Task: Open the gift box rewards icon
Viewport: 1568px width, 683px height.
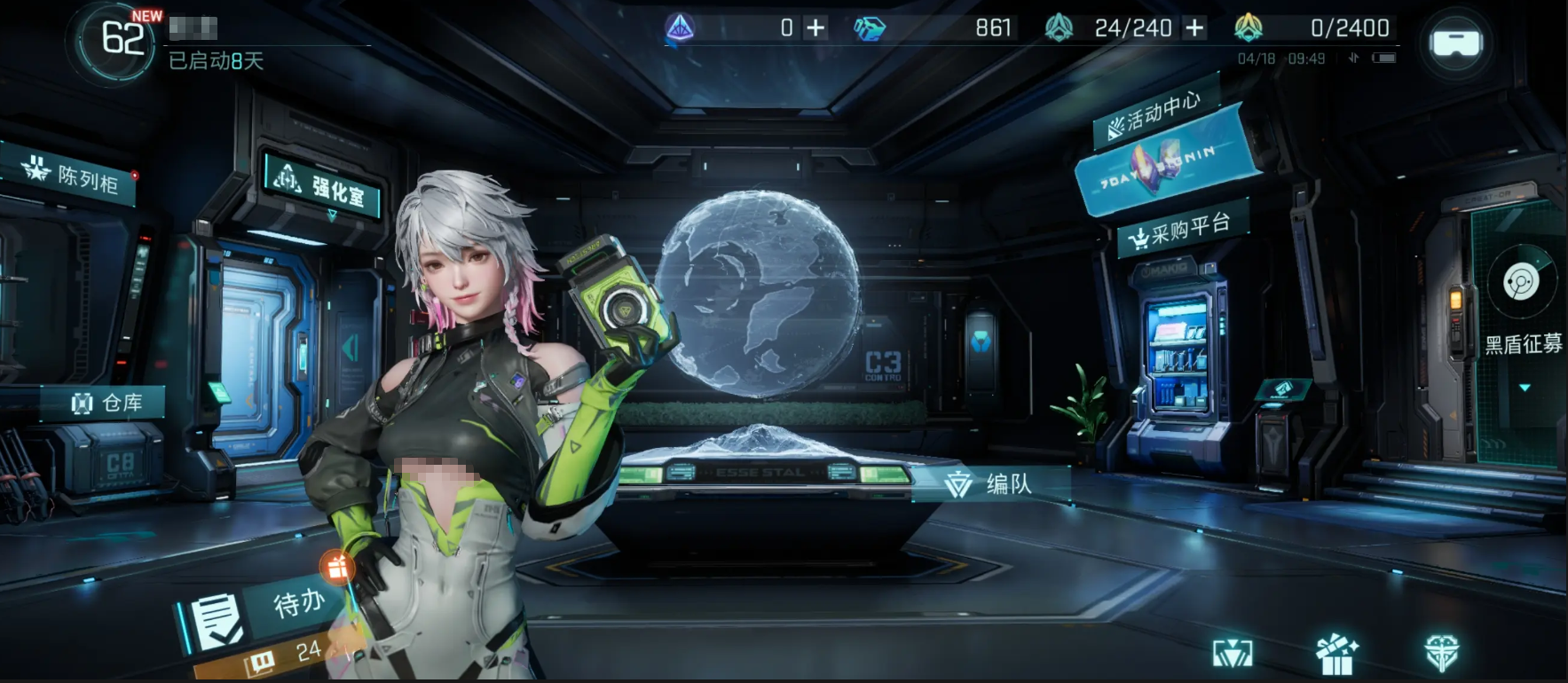Action: [1336, 655]
